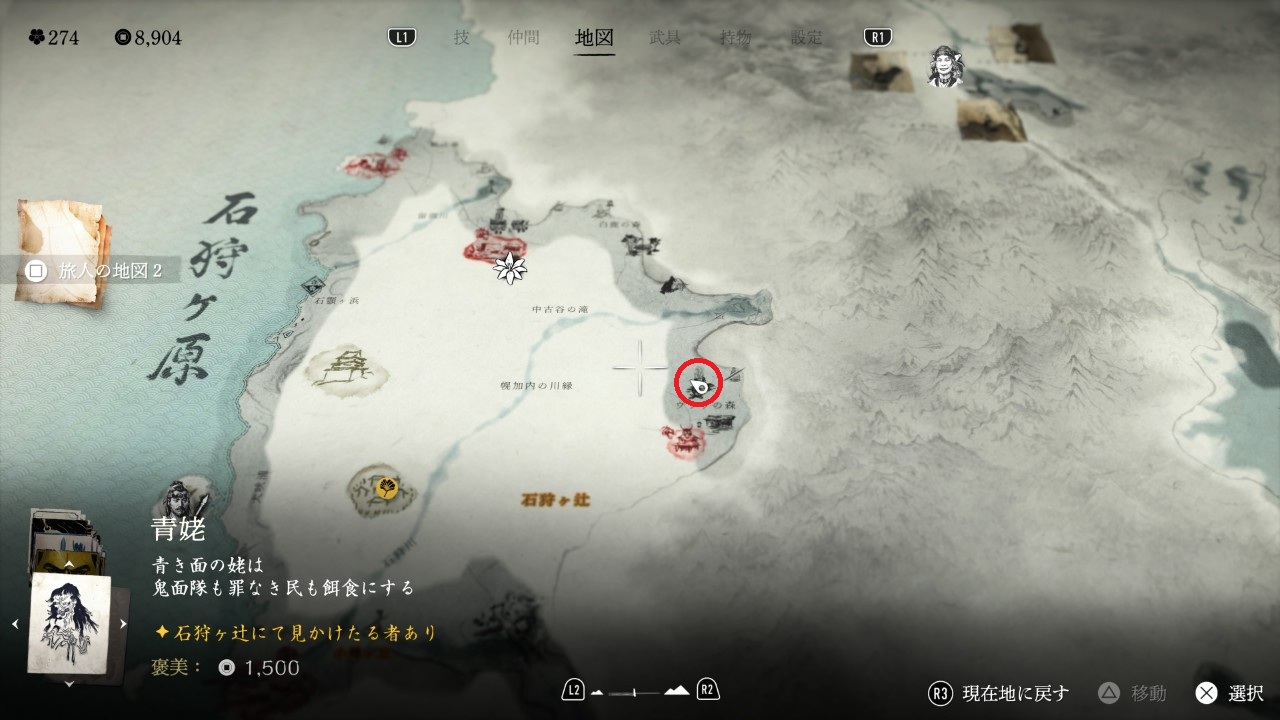Switch to the 技 tab
The width and height of the screenshot is (1280, 720).
tap(461, 38)
